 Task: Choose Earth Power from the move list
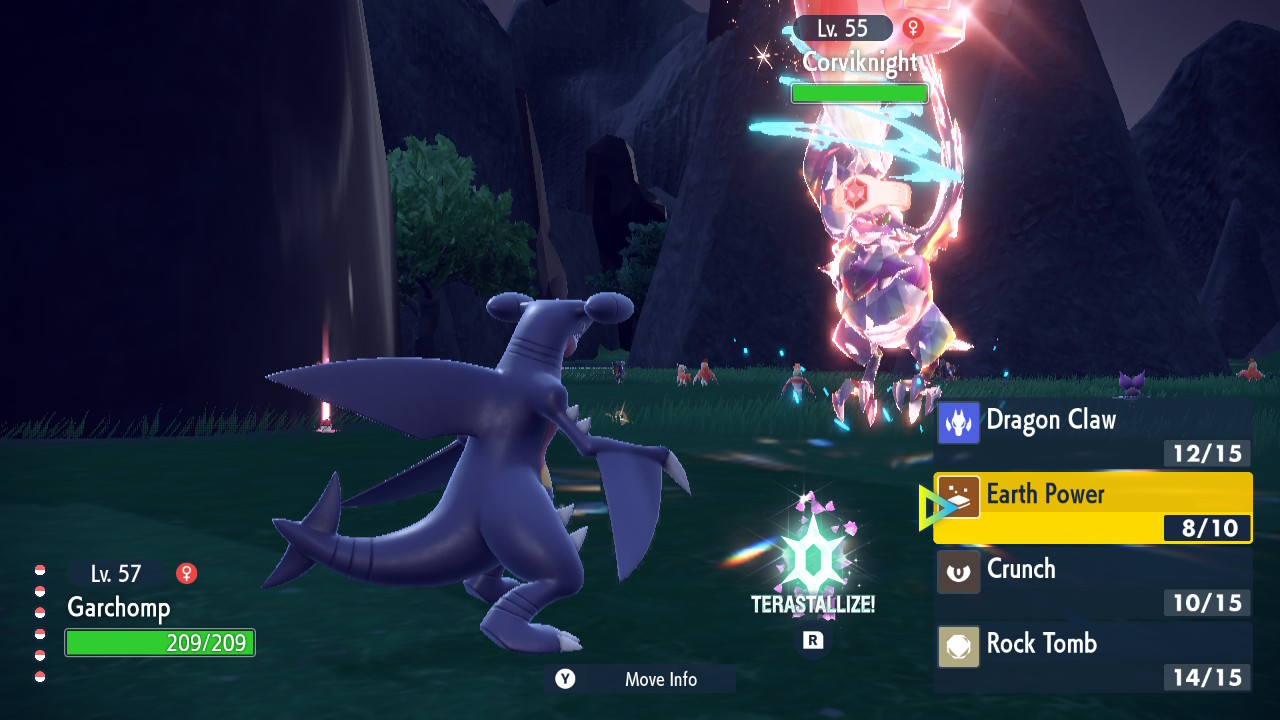tap(1092, 508)
